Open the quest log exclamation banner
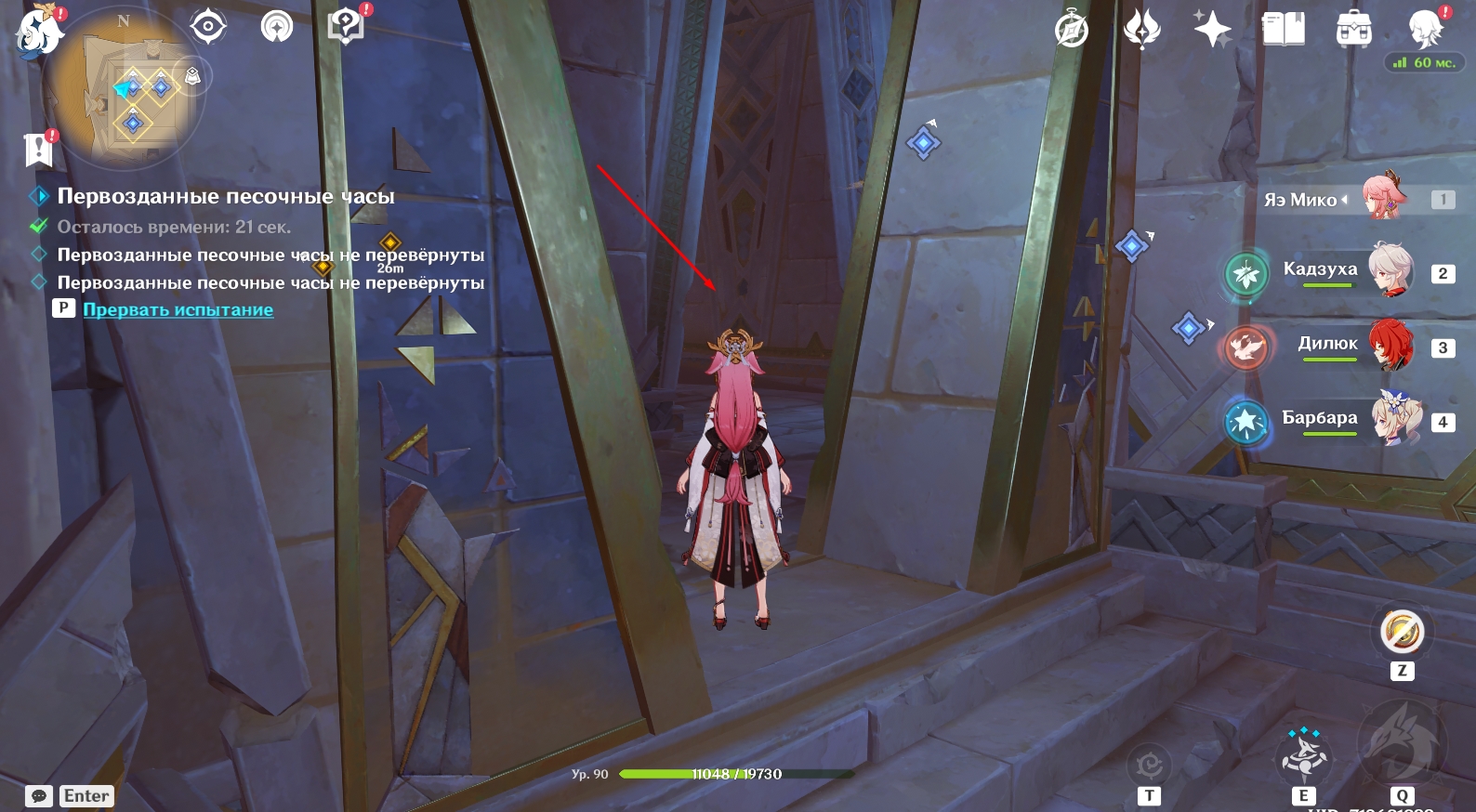1476x812 pixels. (38, 149)
